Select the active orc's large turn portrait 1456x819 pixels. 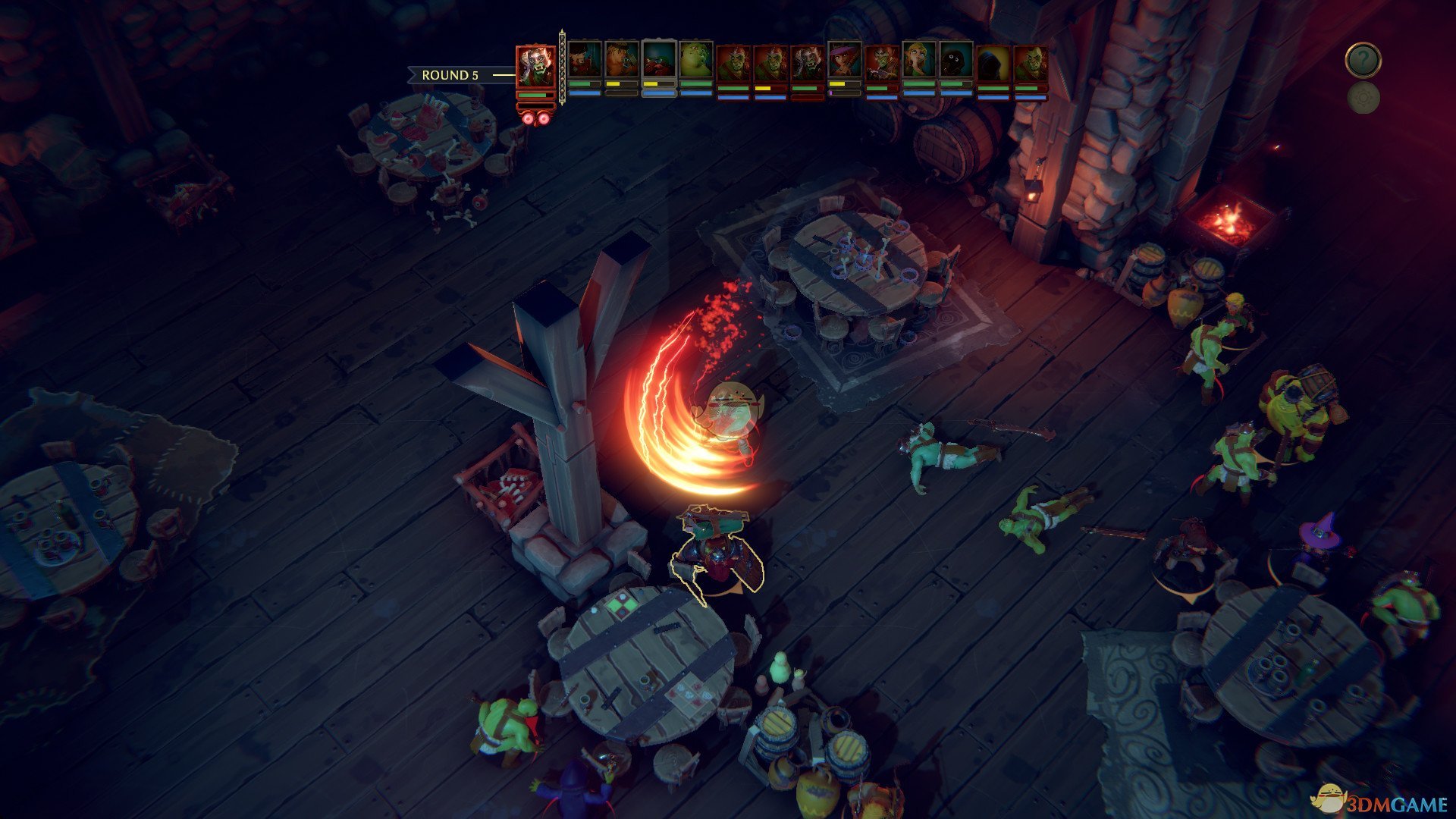click(x=535, y=66)
